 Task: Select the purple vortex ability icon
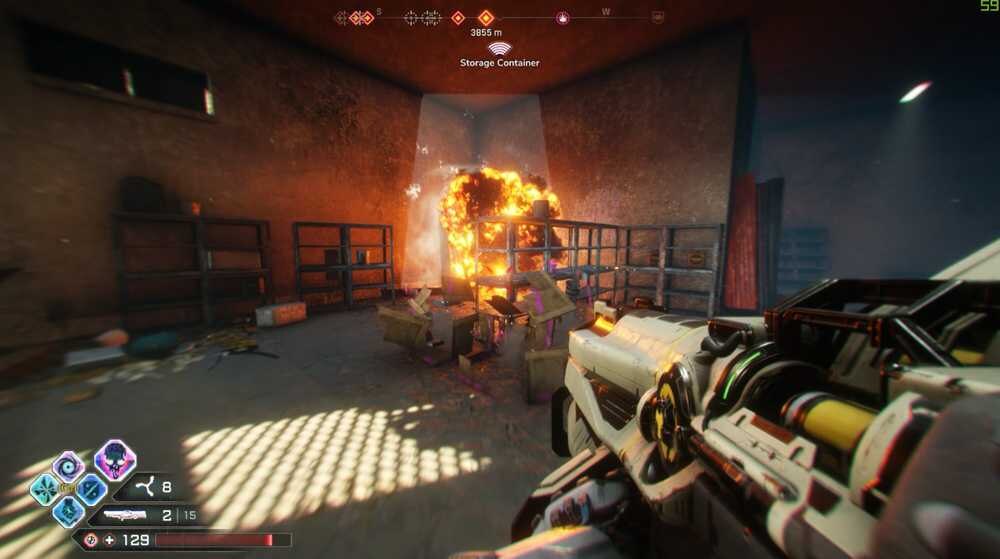pyautogui.click(x=68, y=466)
